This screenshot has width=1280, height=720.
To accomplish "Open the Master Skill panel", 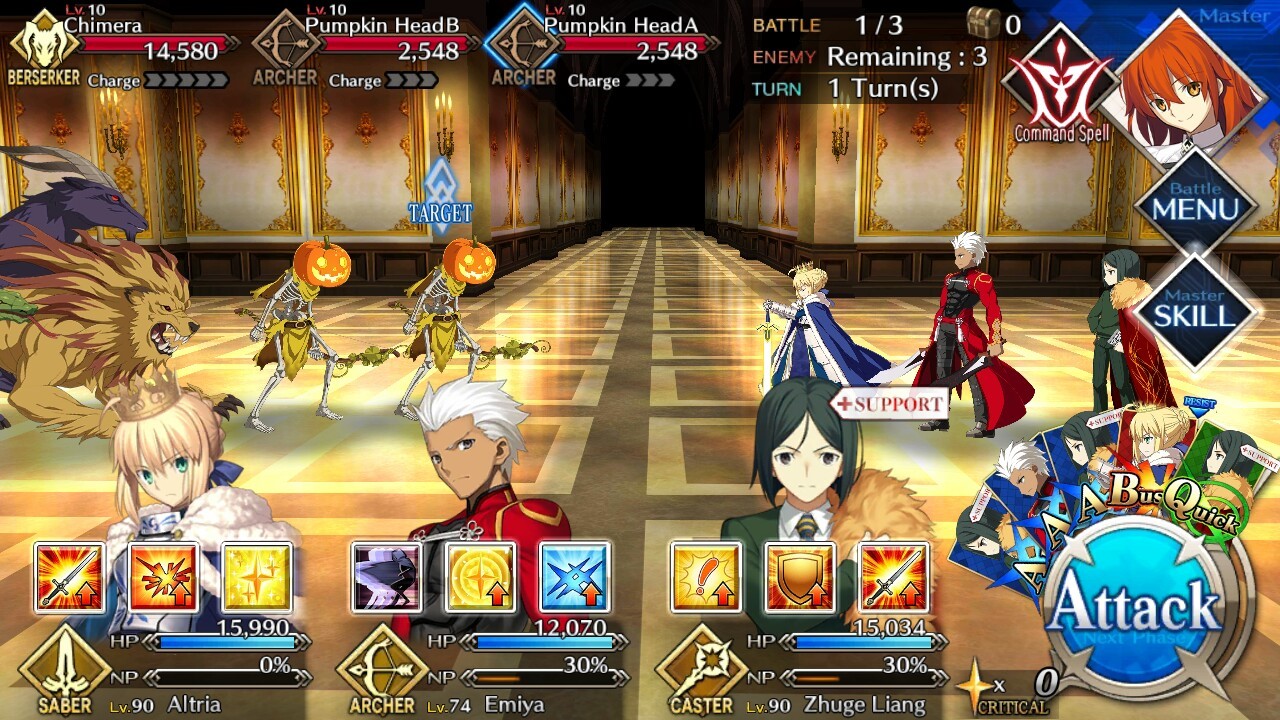I will click(x=1195, y=309).
